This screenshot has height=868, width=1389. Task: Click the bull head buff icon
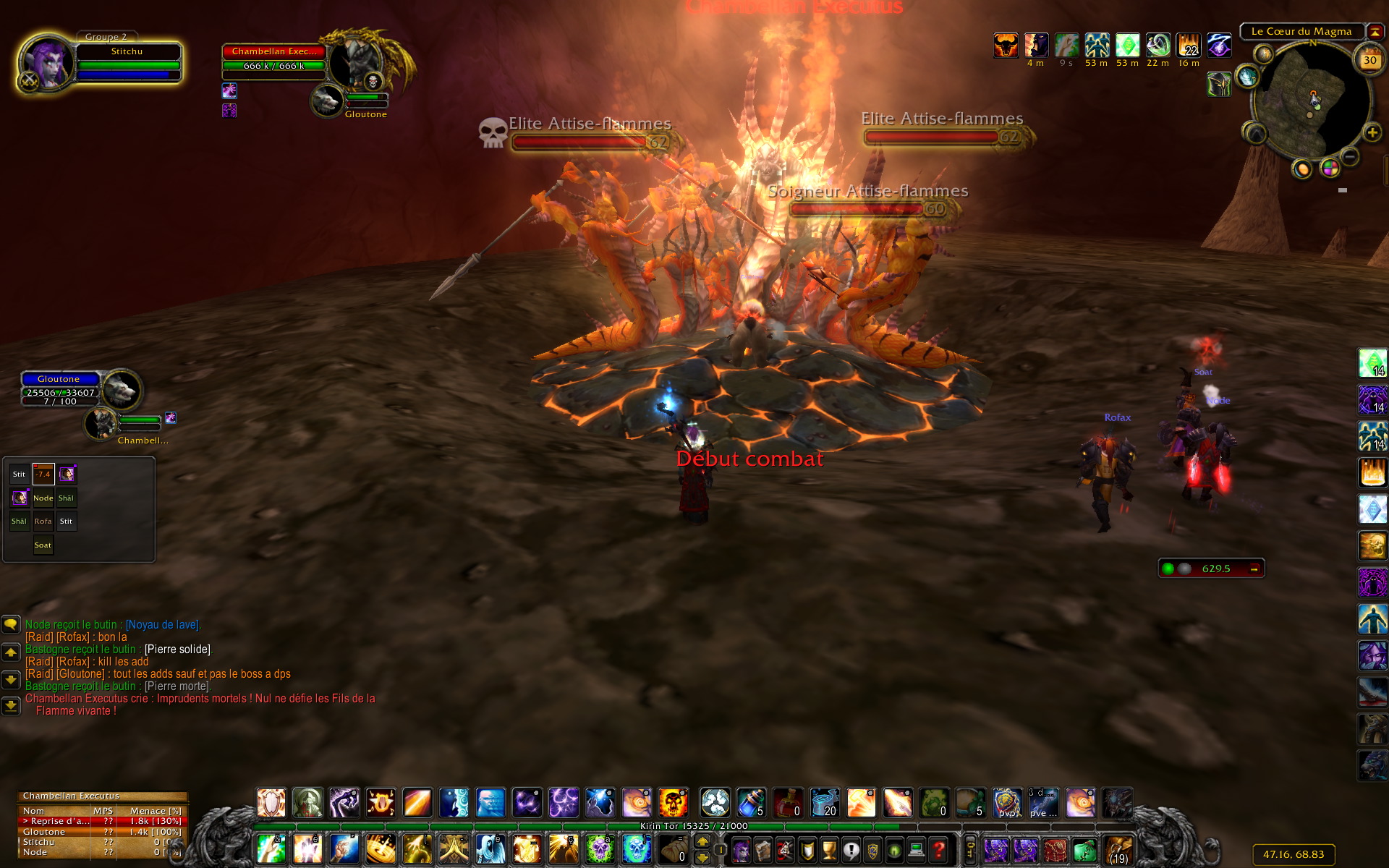coord(1006,46)
